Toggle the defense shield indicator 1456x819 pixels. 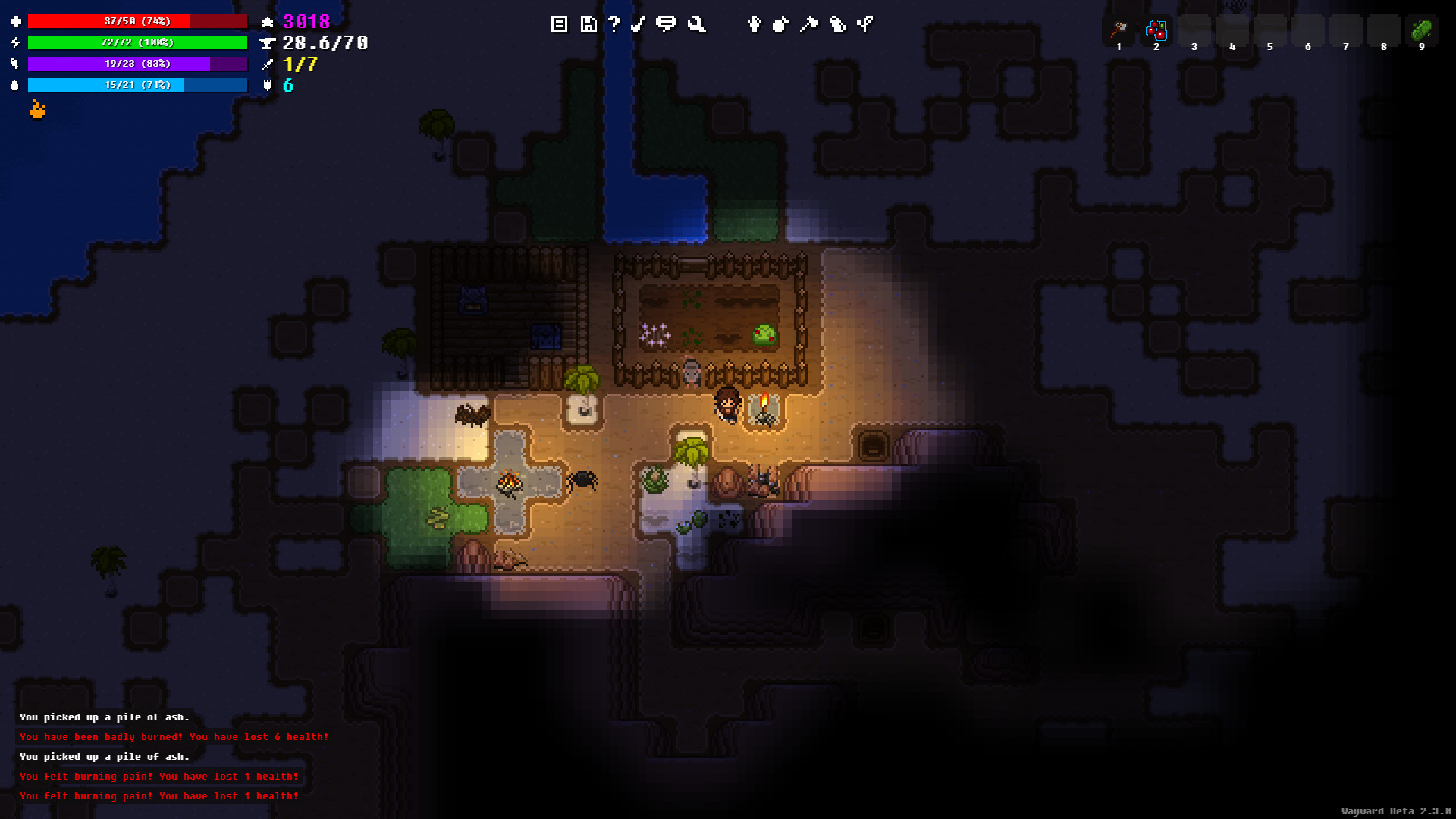267,86
